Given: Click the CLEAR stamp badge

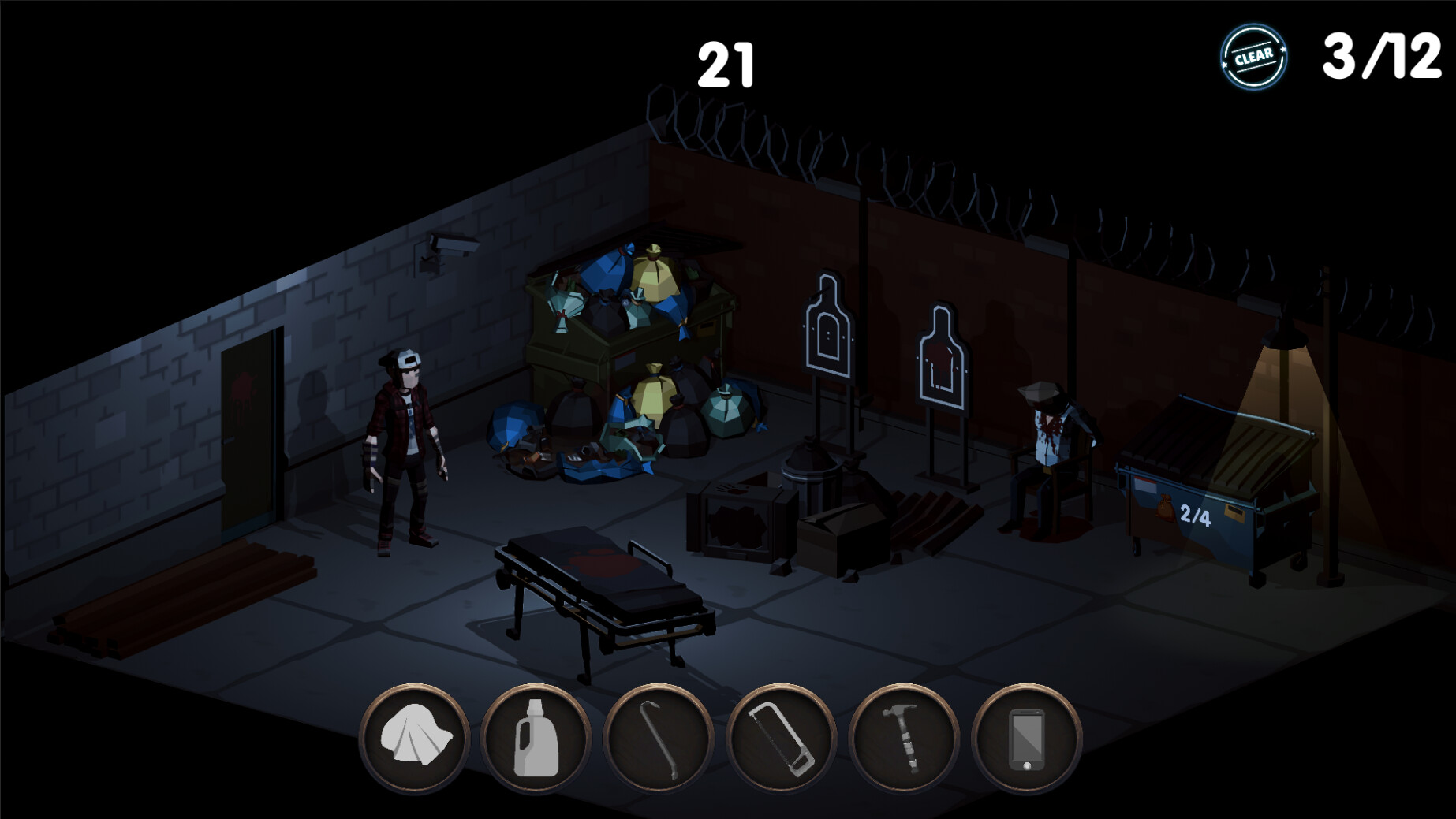Looking at the screenshot, I should pyautogui.click(x=1256, y=55).
